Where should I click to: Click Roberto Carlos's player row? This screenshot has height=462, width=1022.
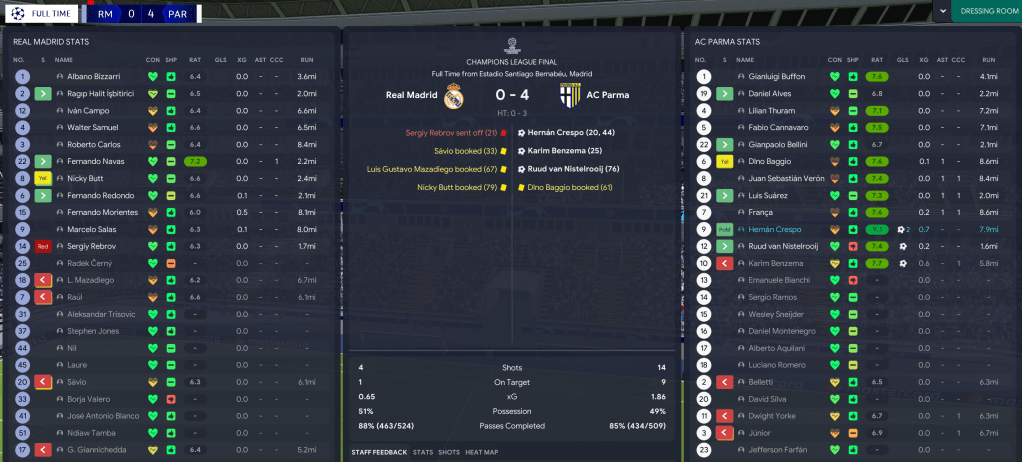pos(96,144)
